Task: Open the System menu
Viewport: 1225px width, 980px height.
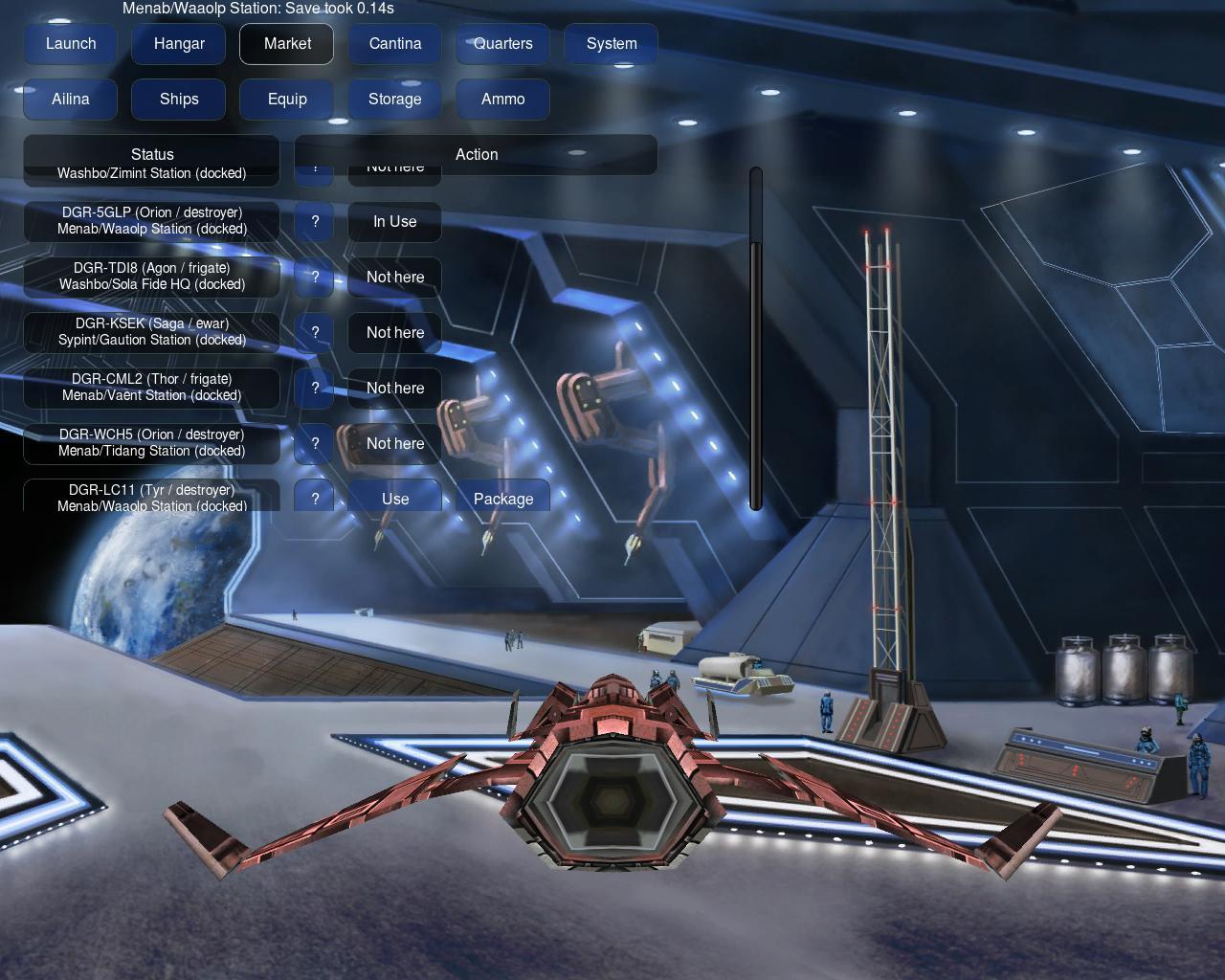Action: coord(611,44)
